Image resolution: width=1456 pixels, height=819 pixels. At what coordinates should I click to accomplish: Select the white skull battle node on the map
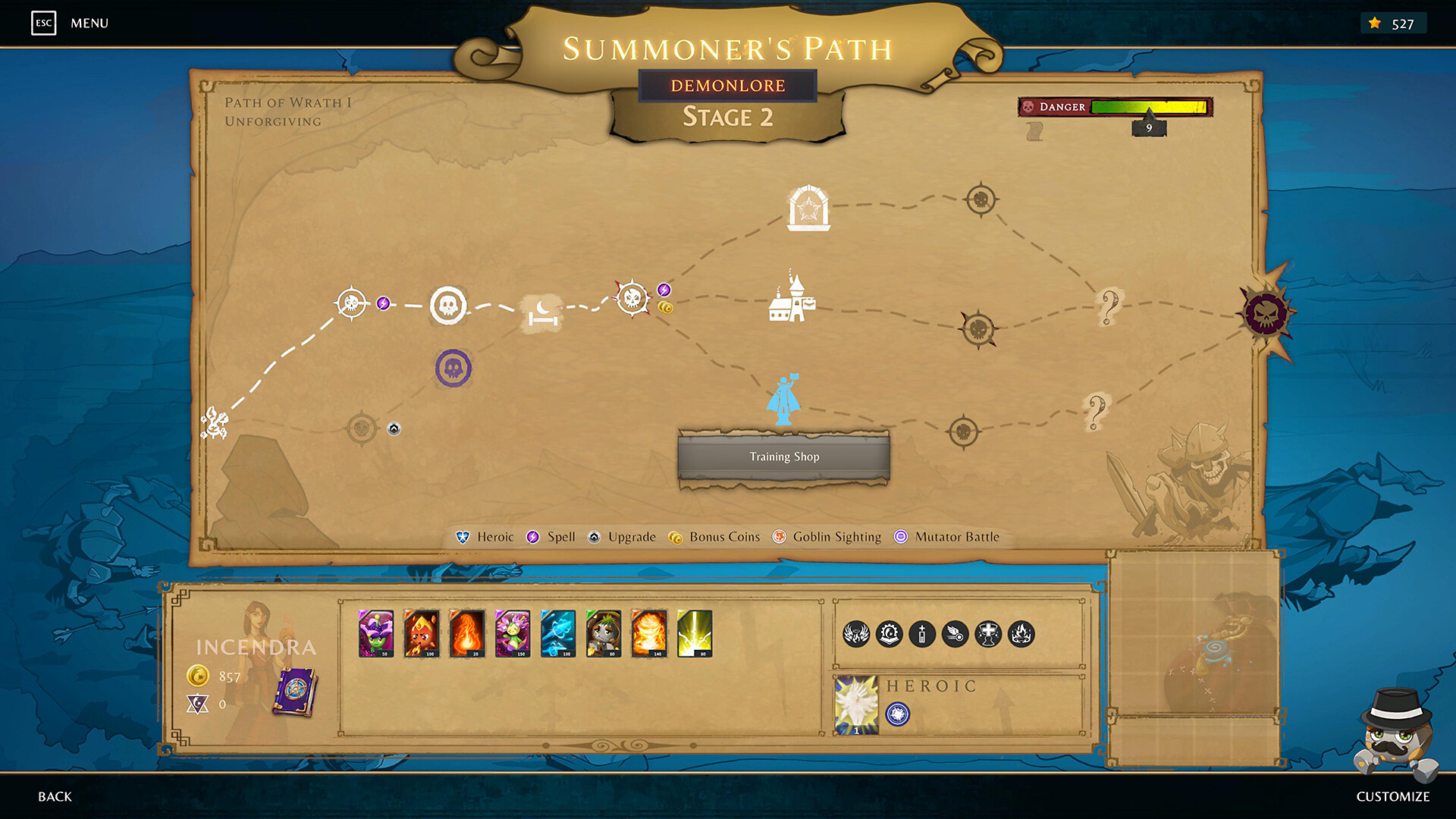click(x=450, y=305)
